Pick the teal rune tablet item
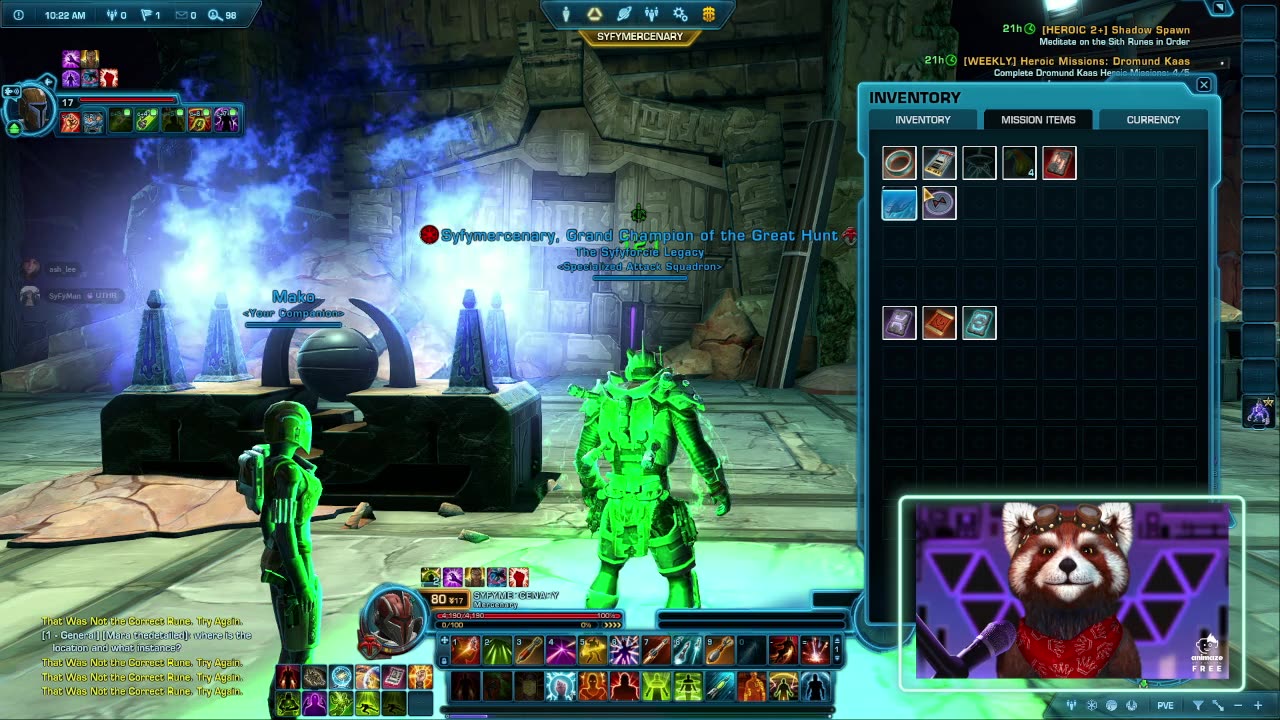This screenshot has width=1280, height=720. 979,323
